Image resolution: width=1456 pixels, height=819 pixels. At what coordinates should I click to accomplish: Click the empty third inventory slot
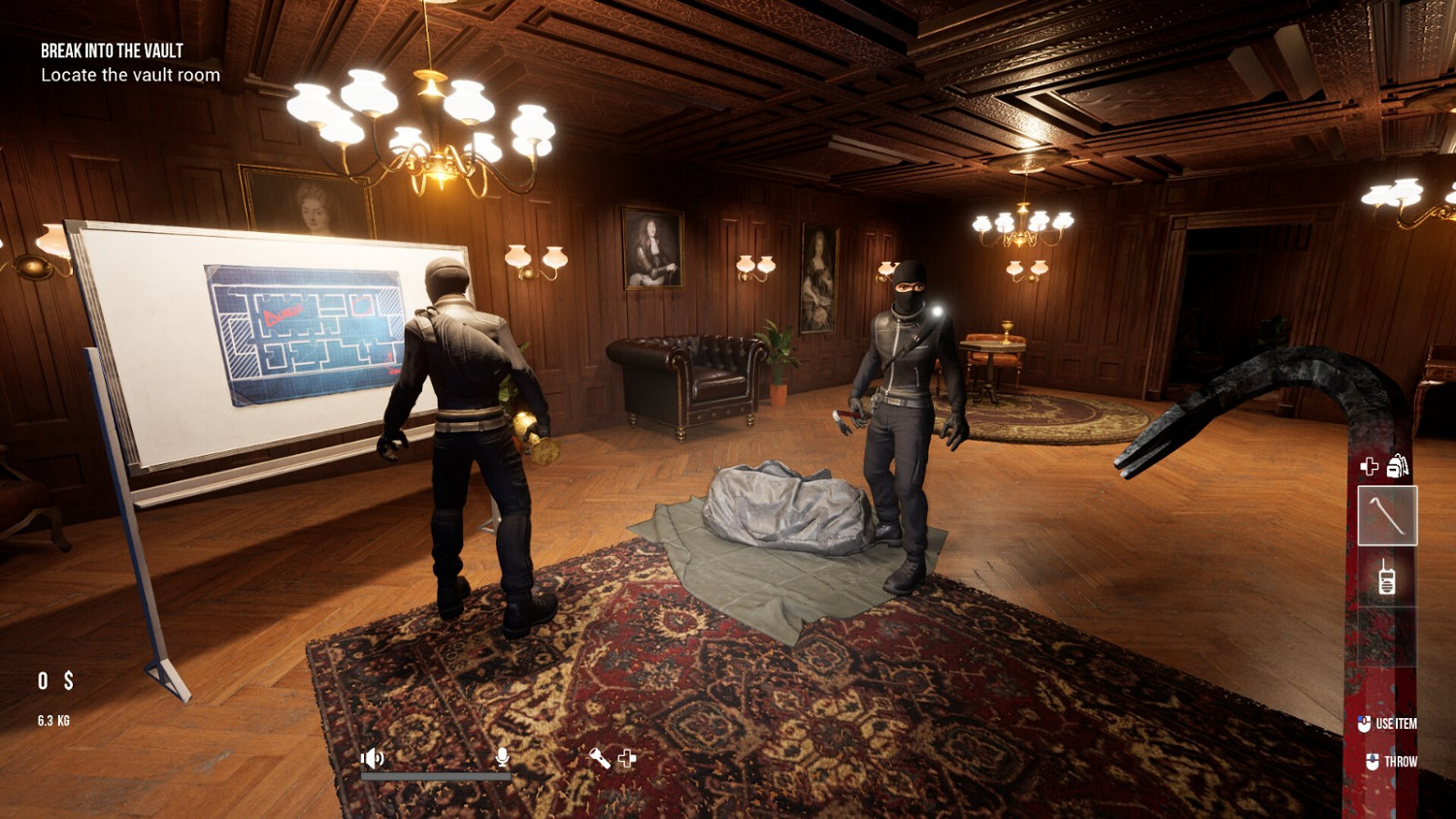[x=1386, y=636]
